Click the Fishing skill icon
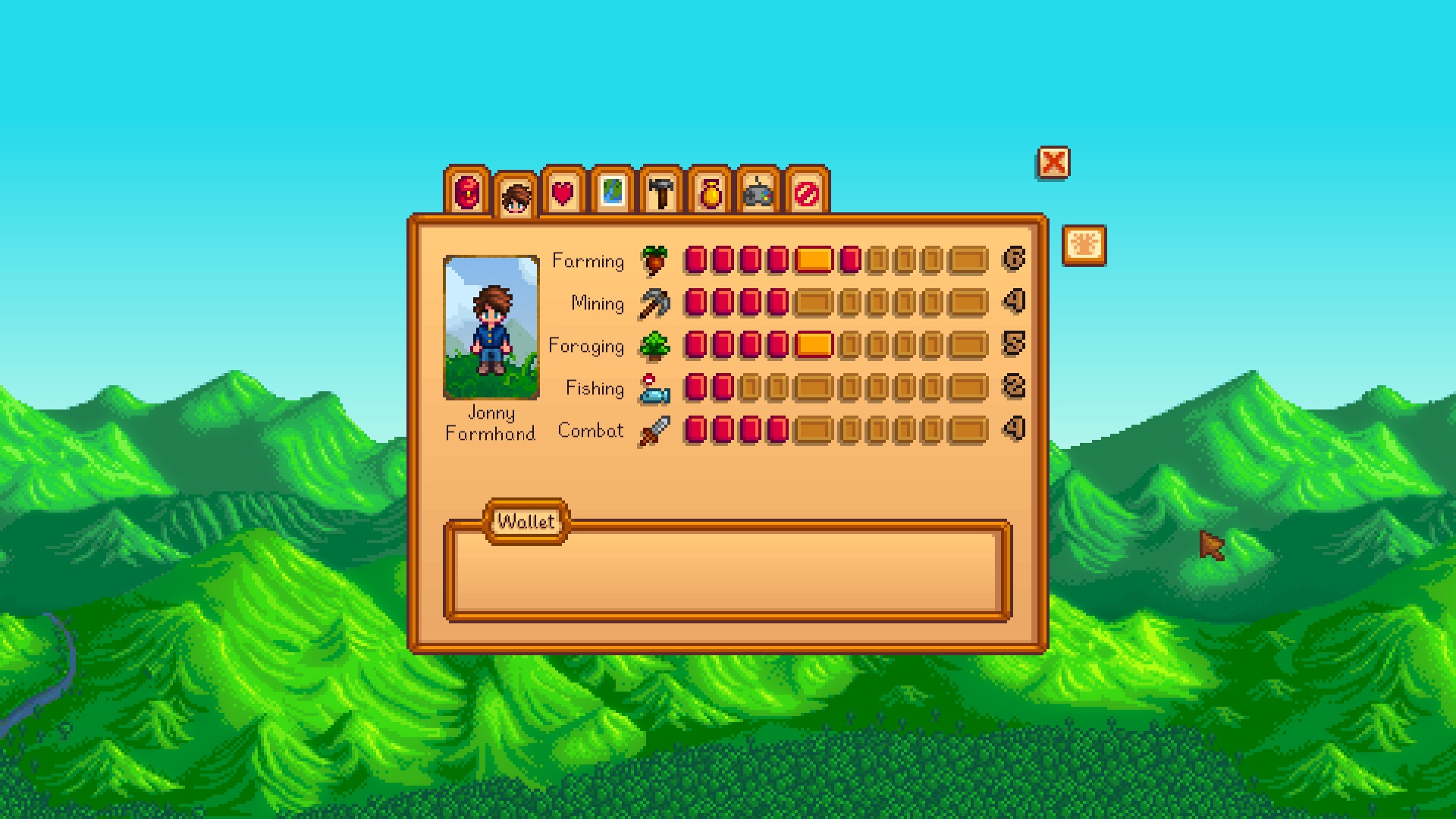 coord(654,388)
